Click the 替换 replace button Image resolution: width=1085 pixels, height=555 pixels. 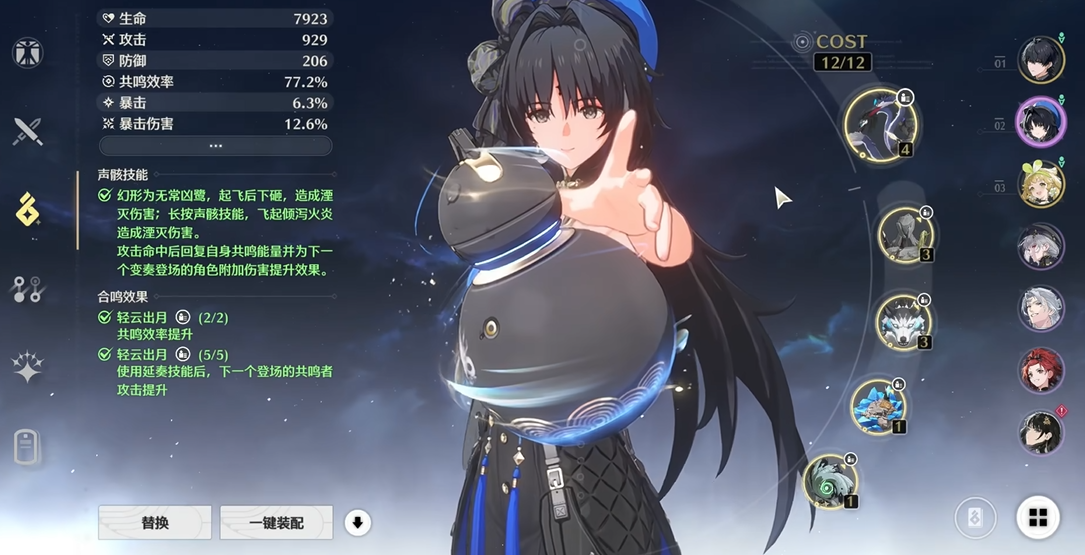[x=155, y=523]
